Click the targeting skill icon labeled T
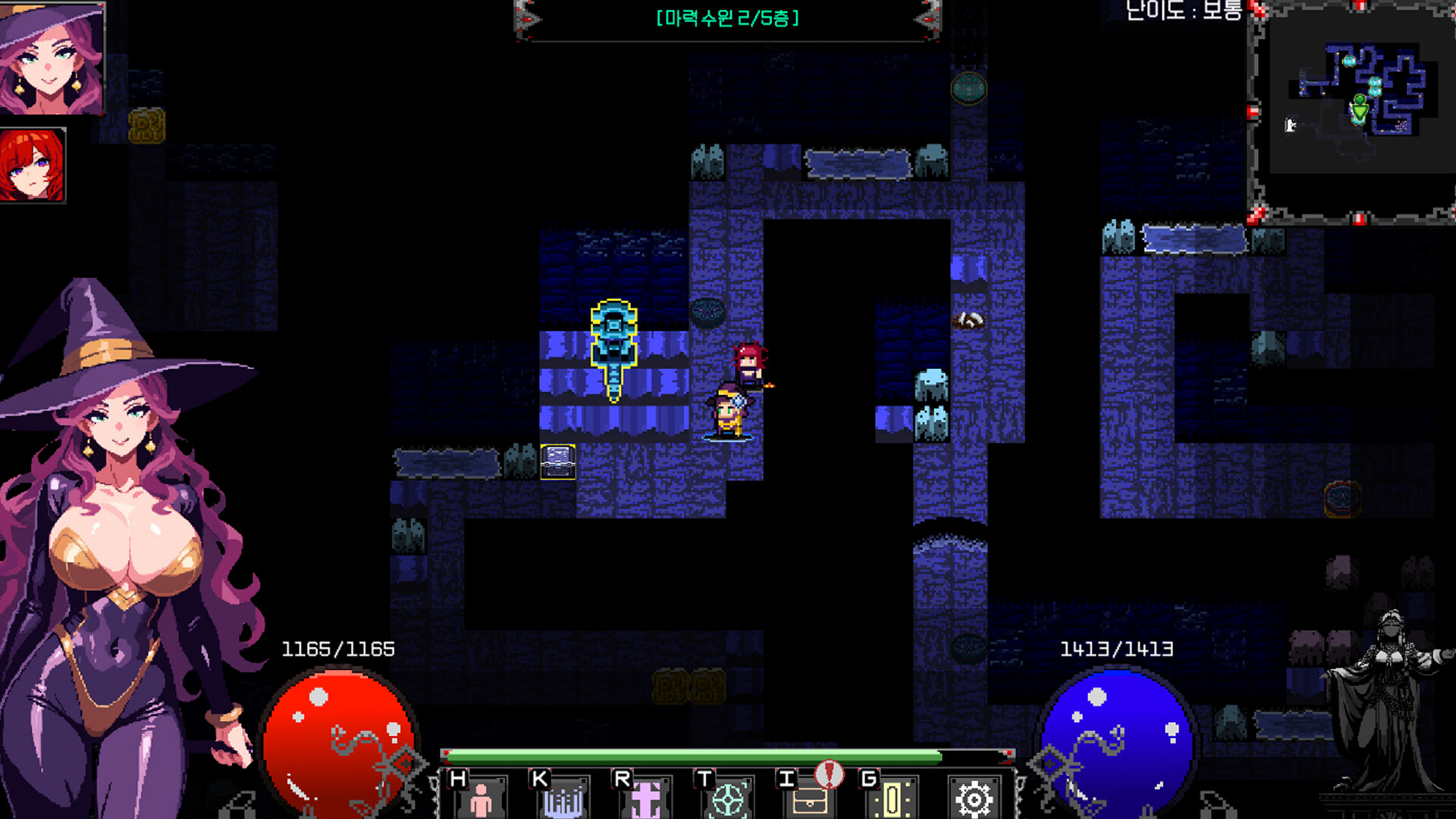The height and width of the screenshot is (819, 1456). coord(726,798)
